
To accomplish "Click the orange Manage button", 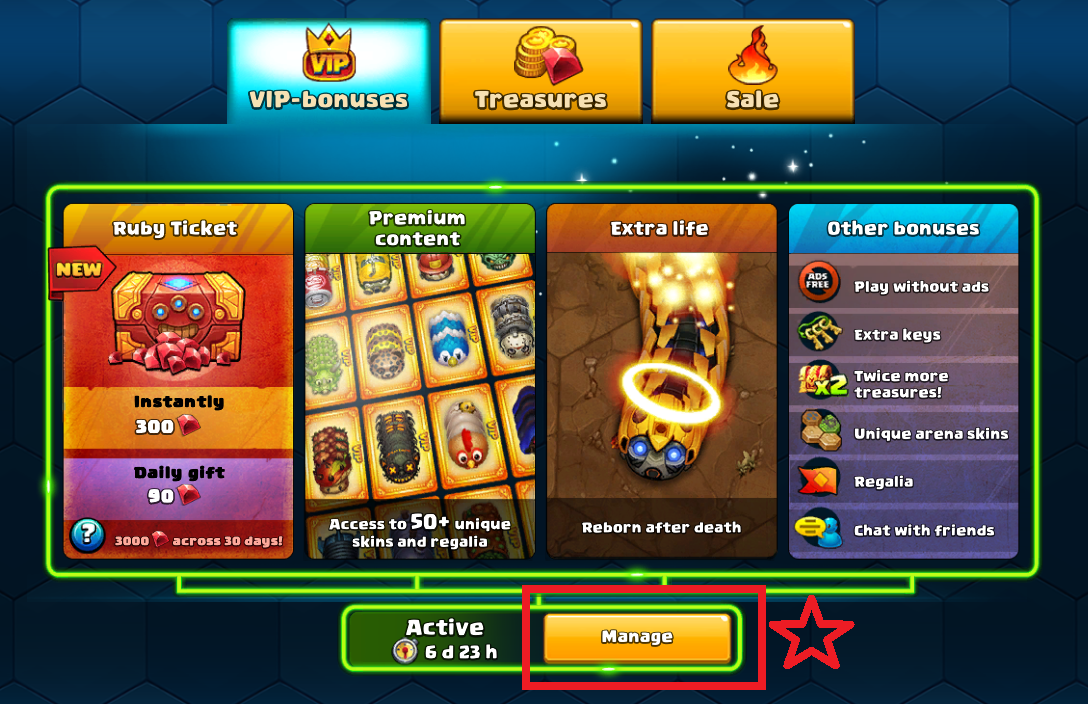I will (x=637, y=637).
